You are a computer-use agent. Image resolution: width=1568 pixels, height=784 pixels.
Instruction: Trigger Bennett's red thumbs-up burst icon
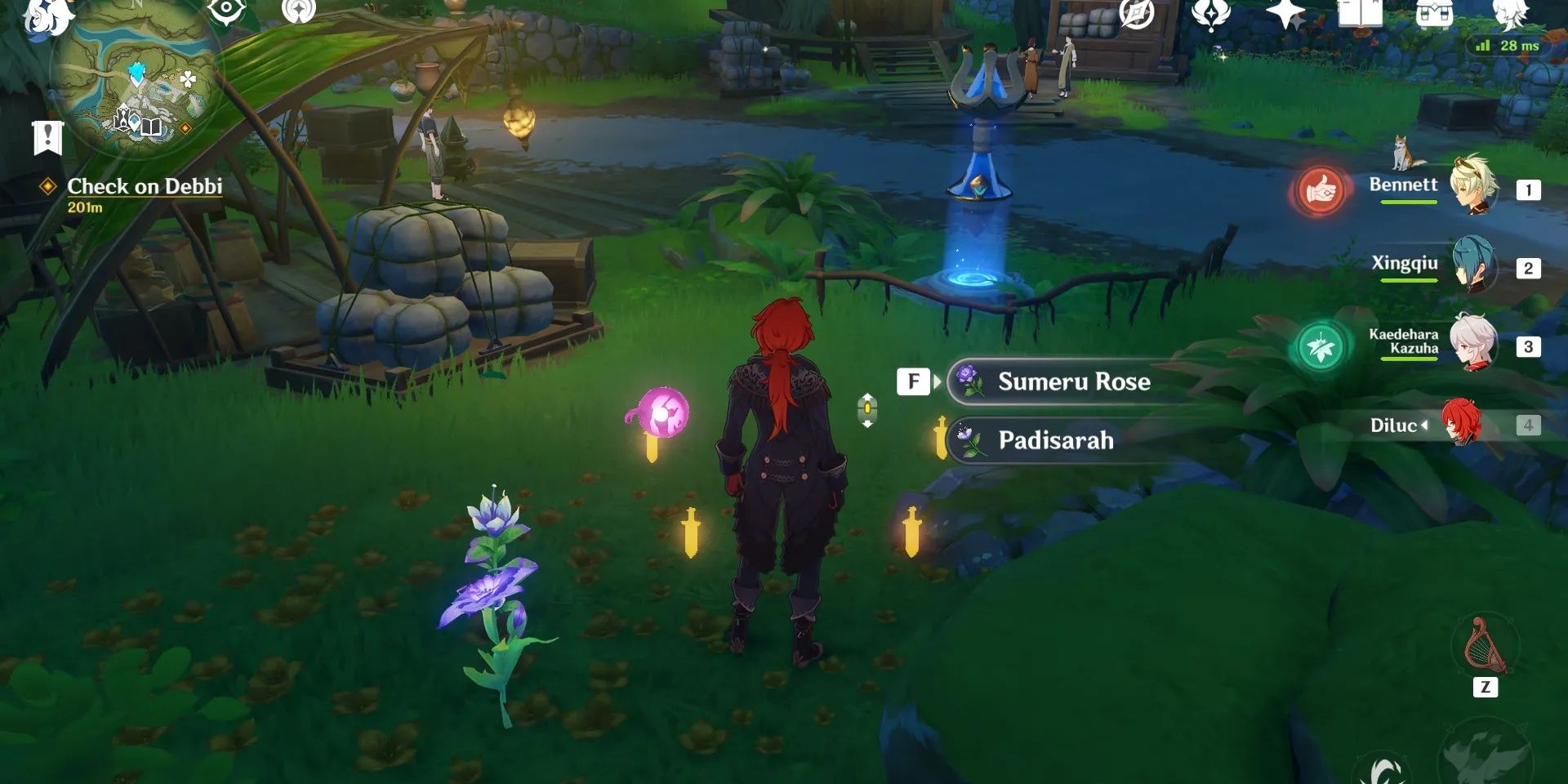[1320, 190]
